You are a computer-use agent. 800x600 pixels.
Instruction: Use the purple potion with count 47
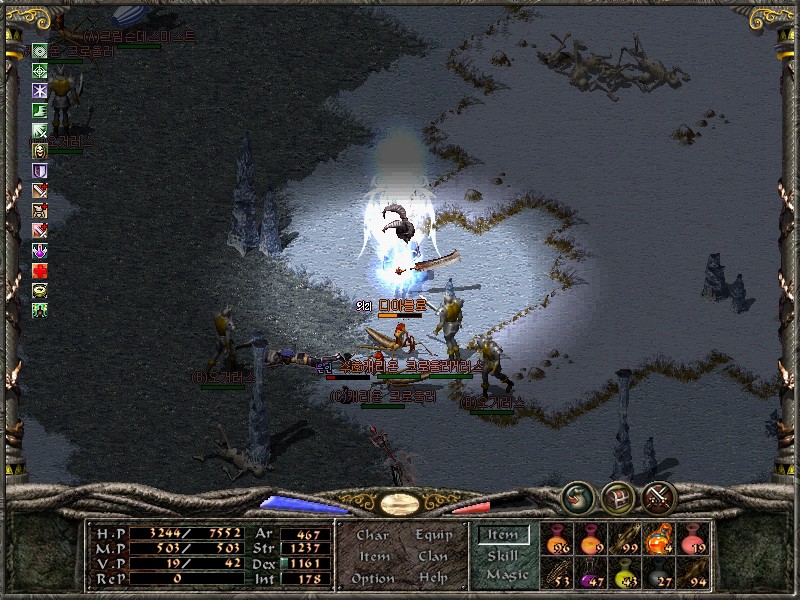(x=592, y=573)
